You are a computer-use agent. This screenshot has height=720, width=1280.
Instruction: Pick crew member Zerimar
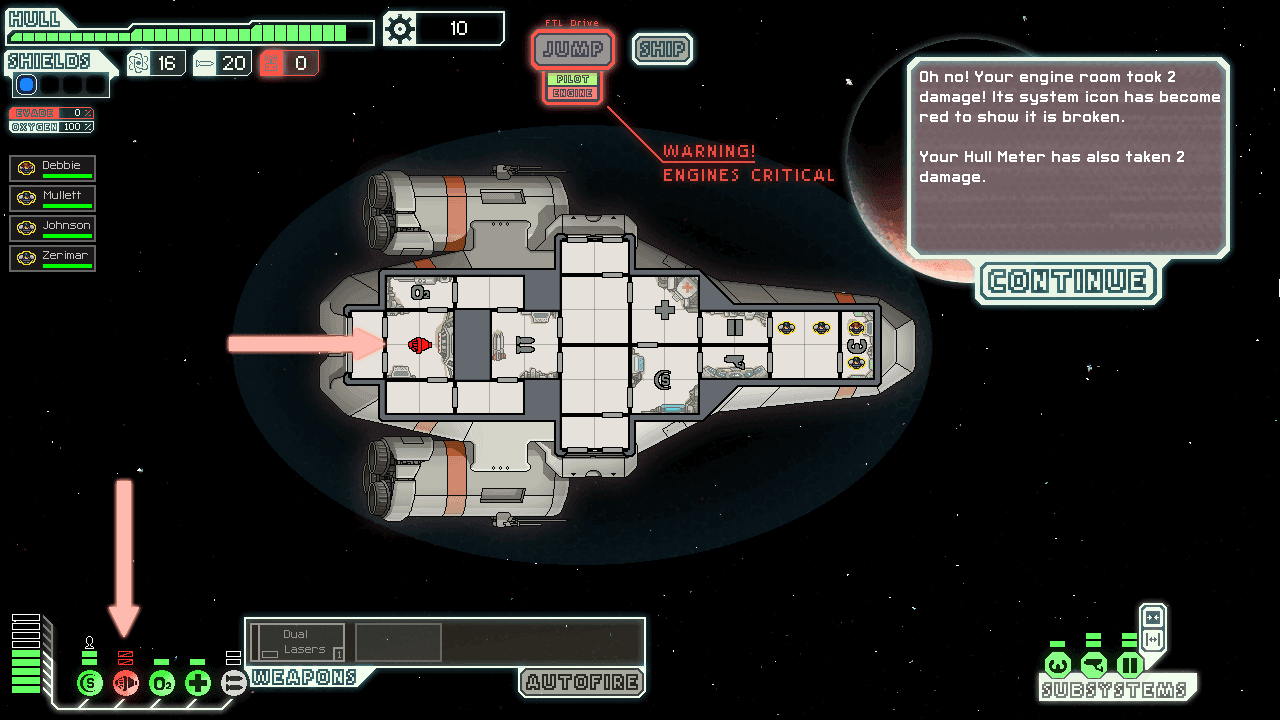tap(53, 258)
